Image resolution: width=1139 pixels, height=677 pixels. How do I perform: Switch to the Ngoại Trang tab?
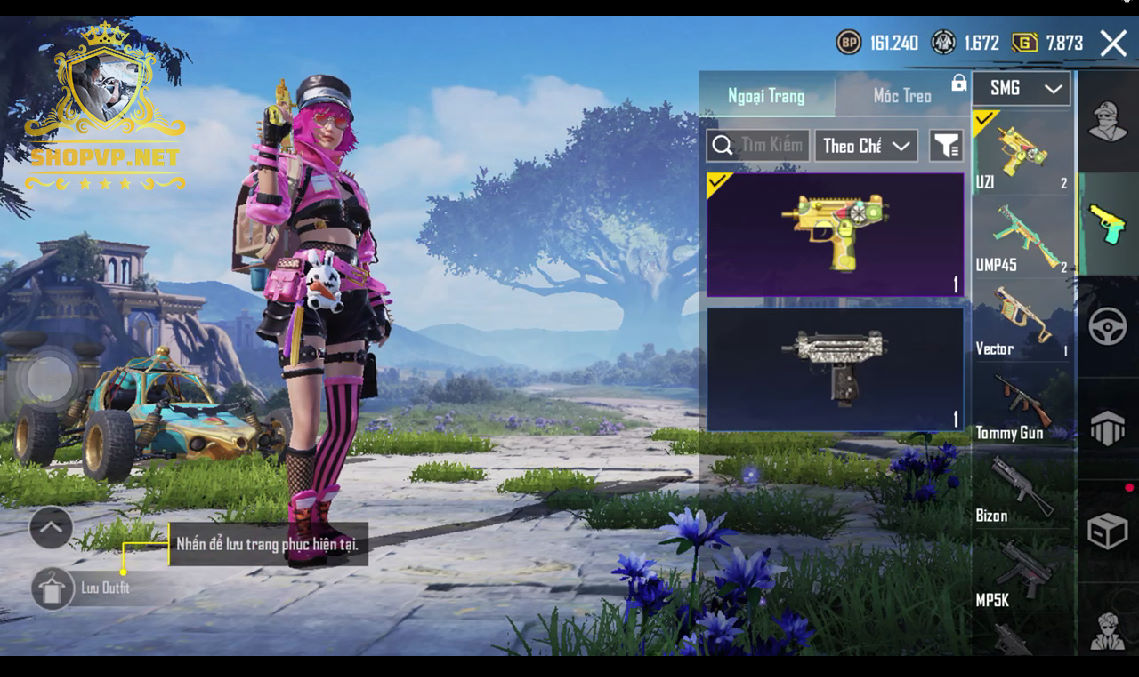(x=767, y=96)
